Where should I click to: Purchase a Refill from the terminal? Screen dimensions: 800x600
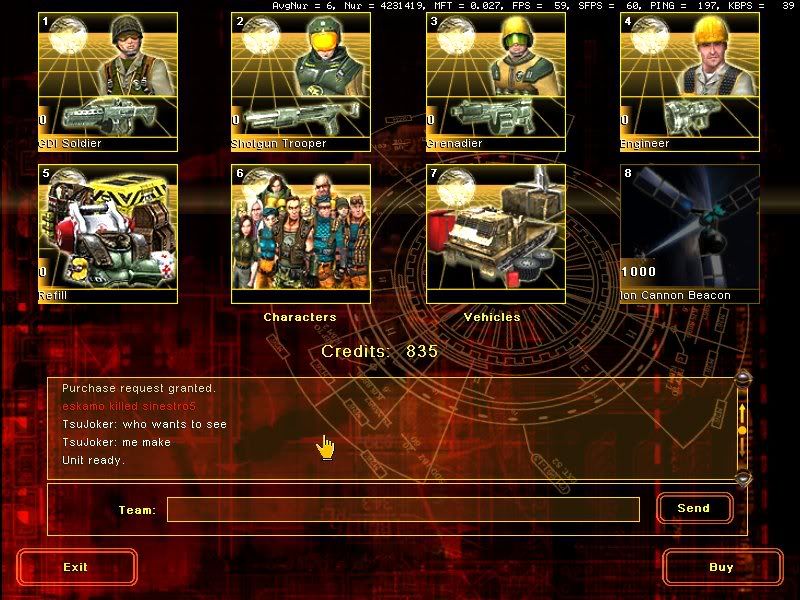[108, 233]
